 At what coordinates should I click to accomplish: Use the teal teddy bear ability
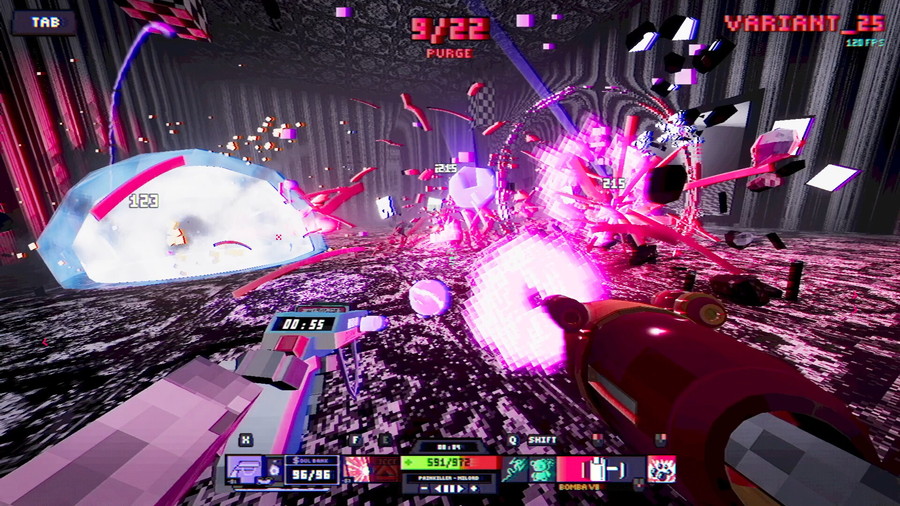point(541,469)
